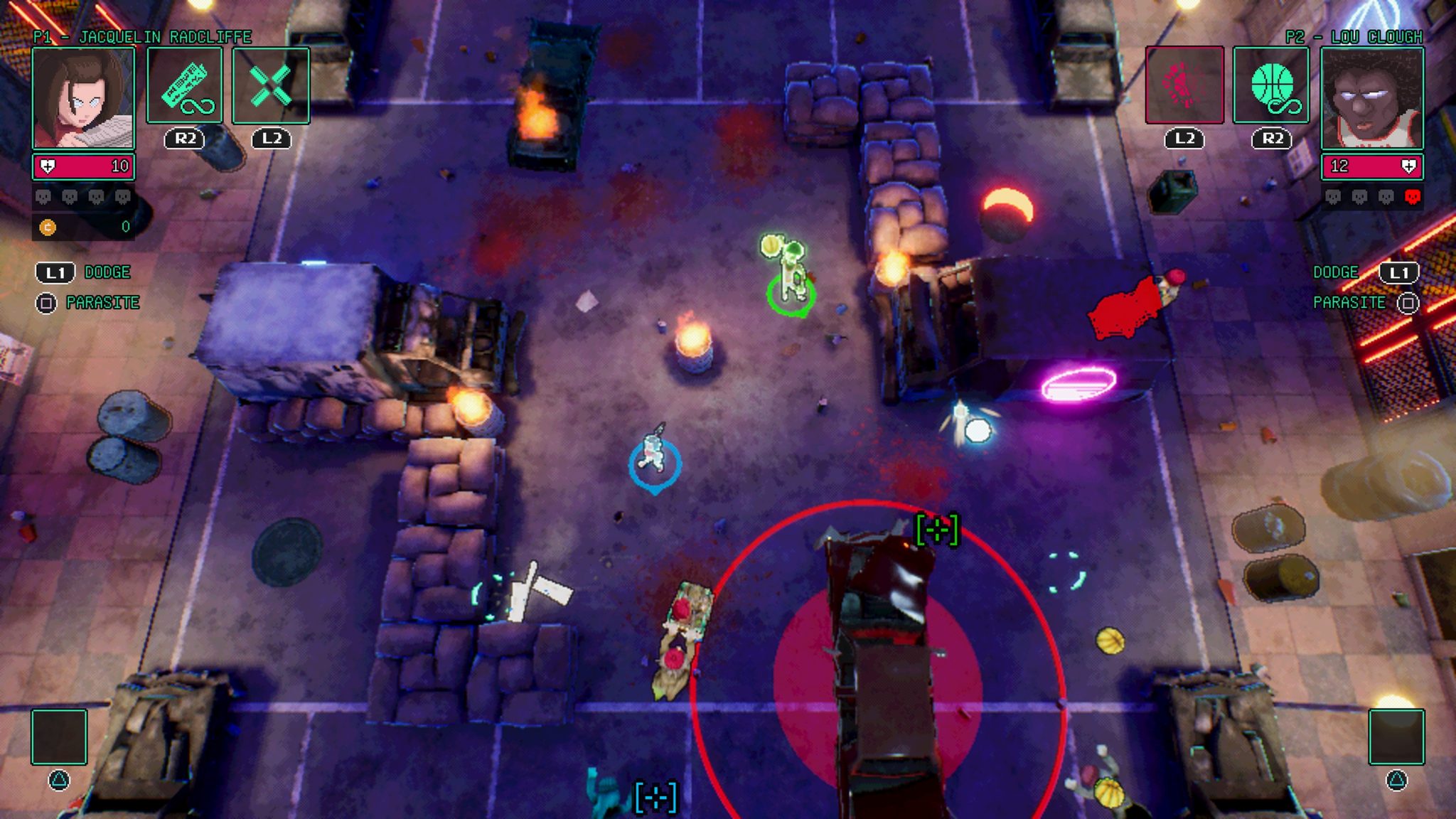The height and width of the screenshot is (819, 1456).
Task: Click Lou Clough's health bar showing 12
Action: pos(1372,166)
